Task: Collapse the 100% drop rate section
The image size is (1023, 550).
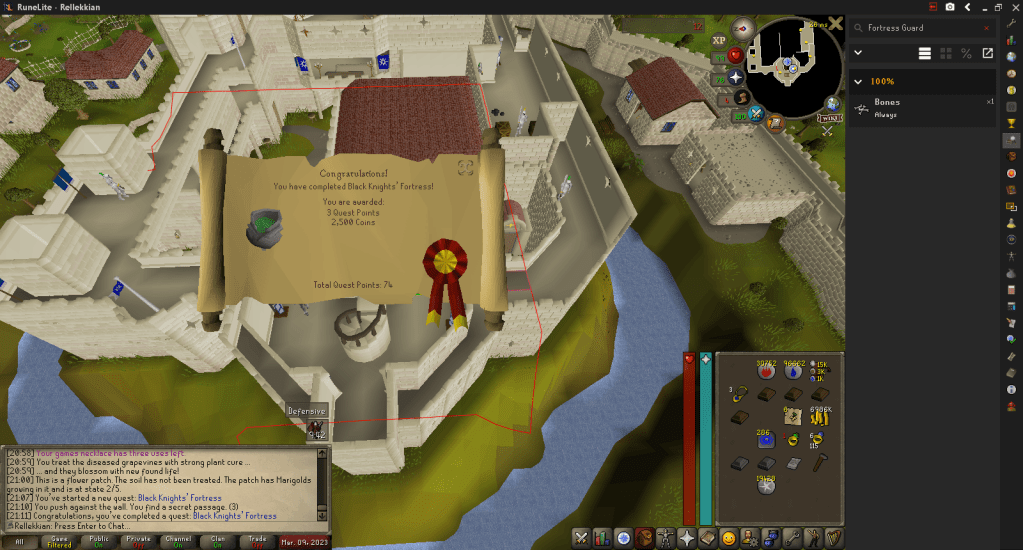Action: [858, 81]
